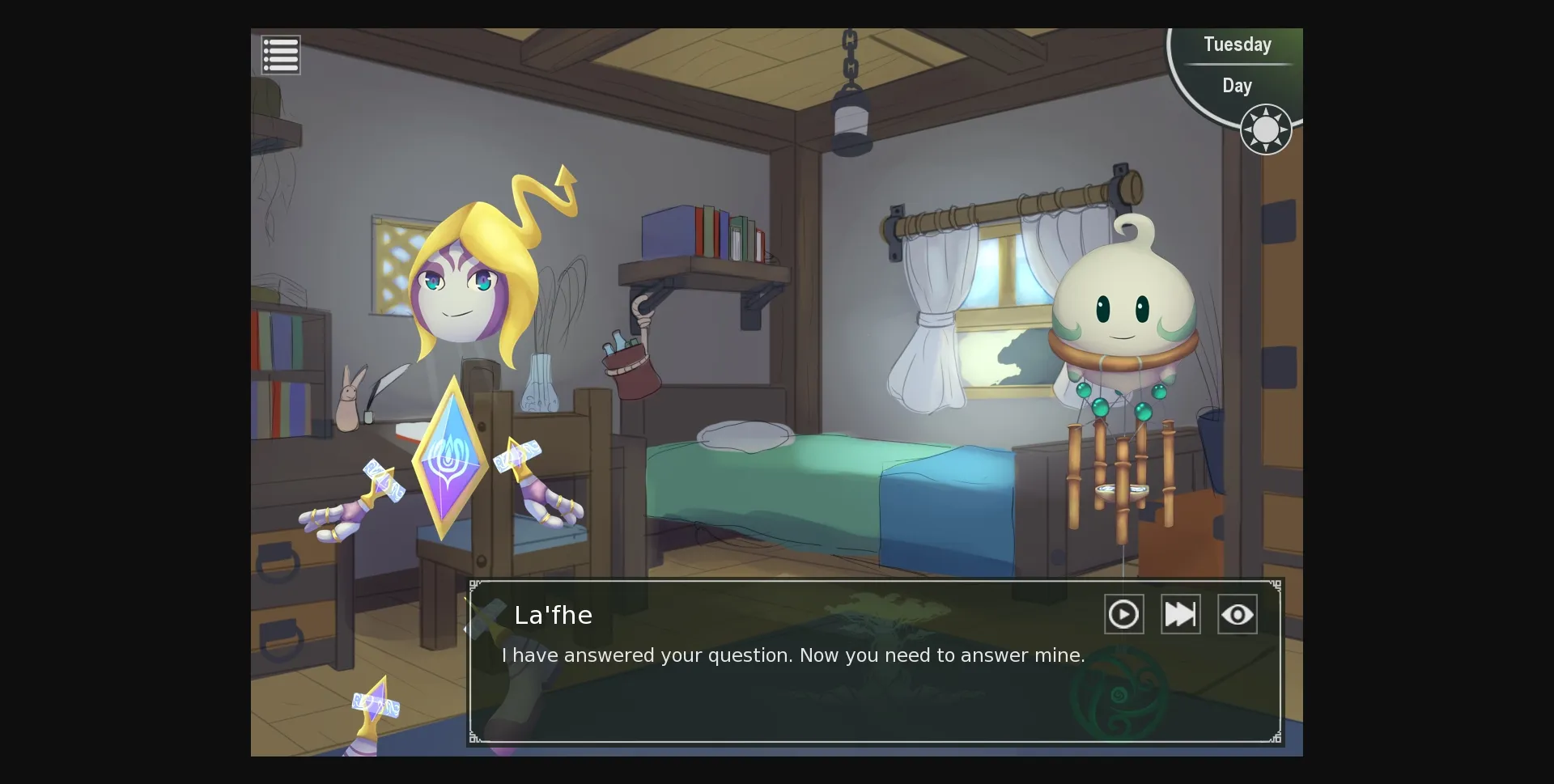
Task: Hide the textbox using the eye icon
Action: click(1238, 614)
